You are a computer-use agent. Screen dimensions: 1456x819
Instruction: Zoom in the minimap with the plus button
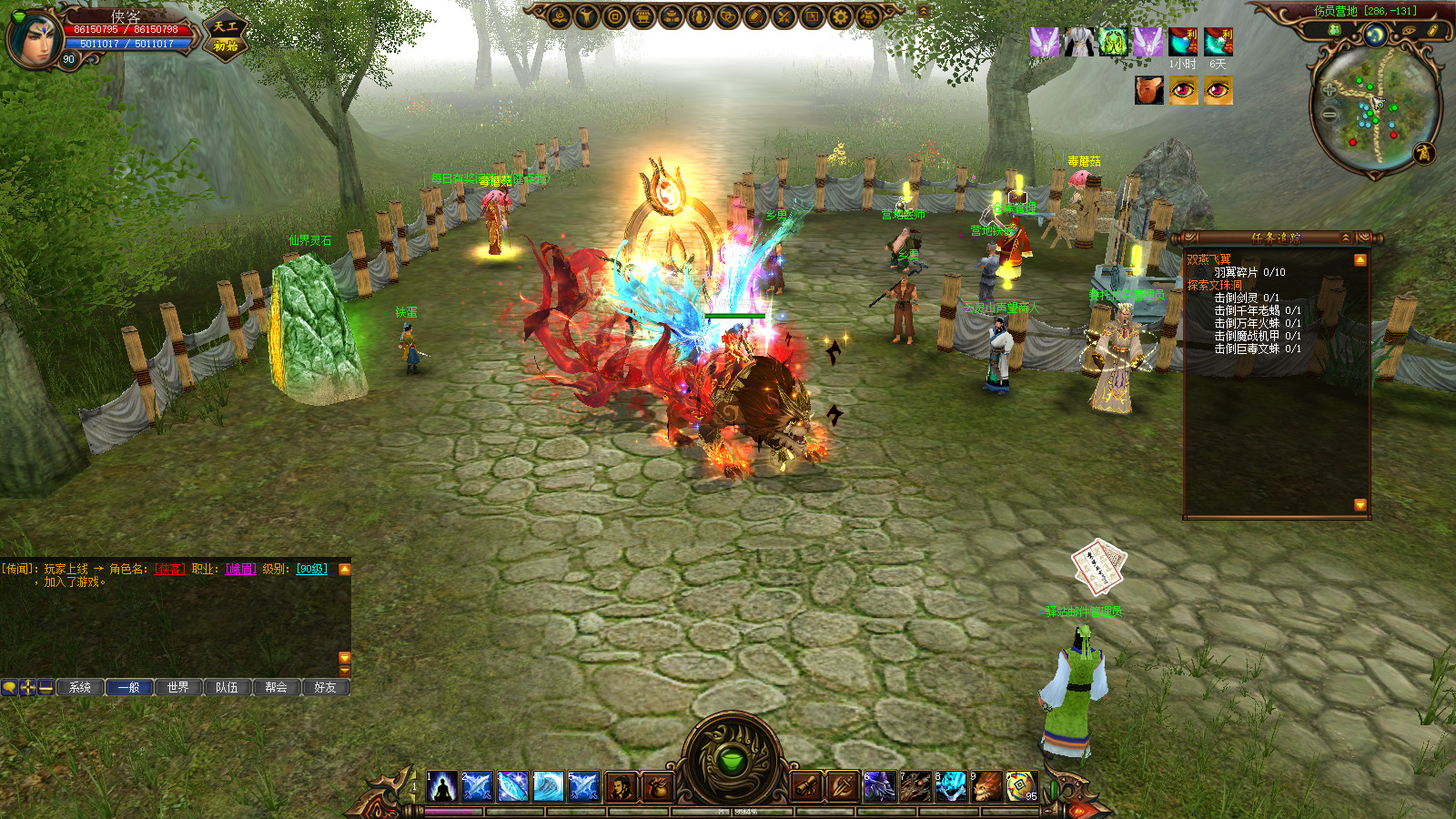1330,89
